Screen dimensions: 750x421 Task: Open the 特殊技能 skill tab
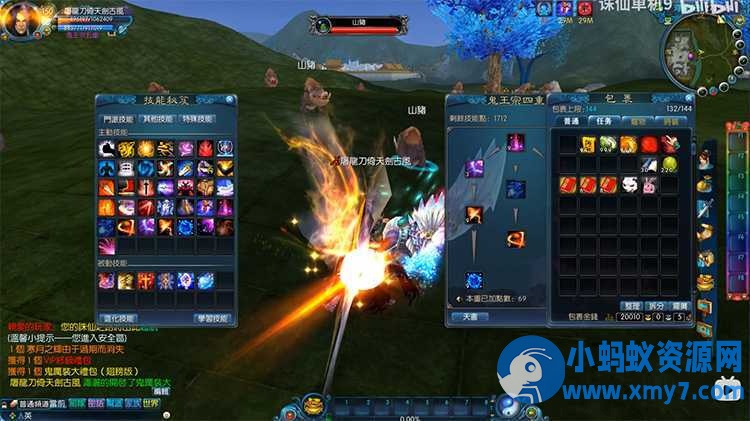click(198, 118)
